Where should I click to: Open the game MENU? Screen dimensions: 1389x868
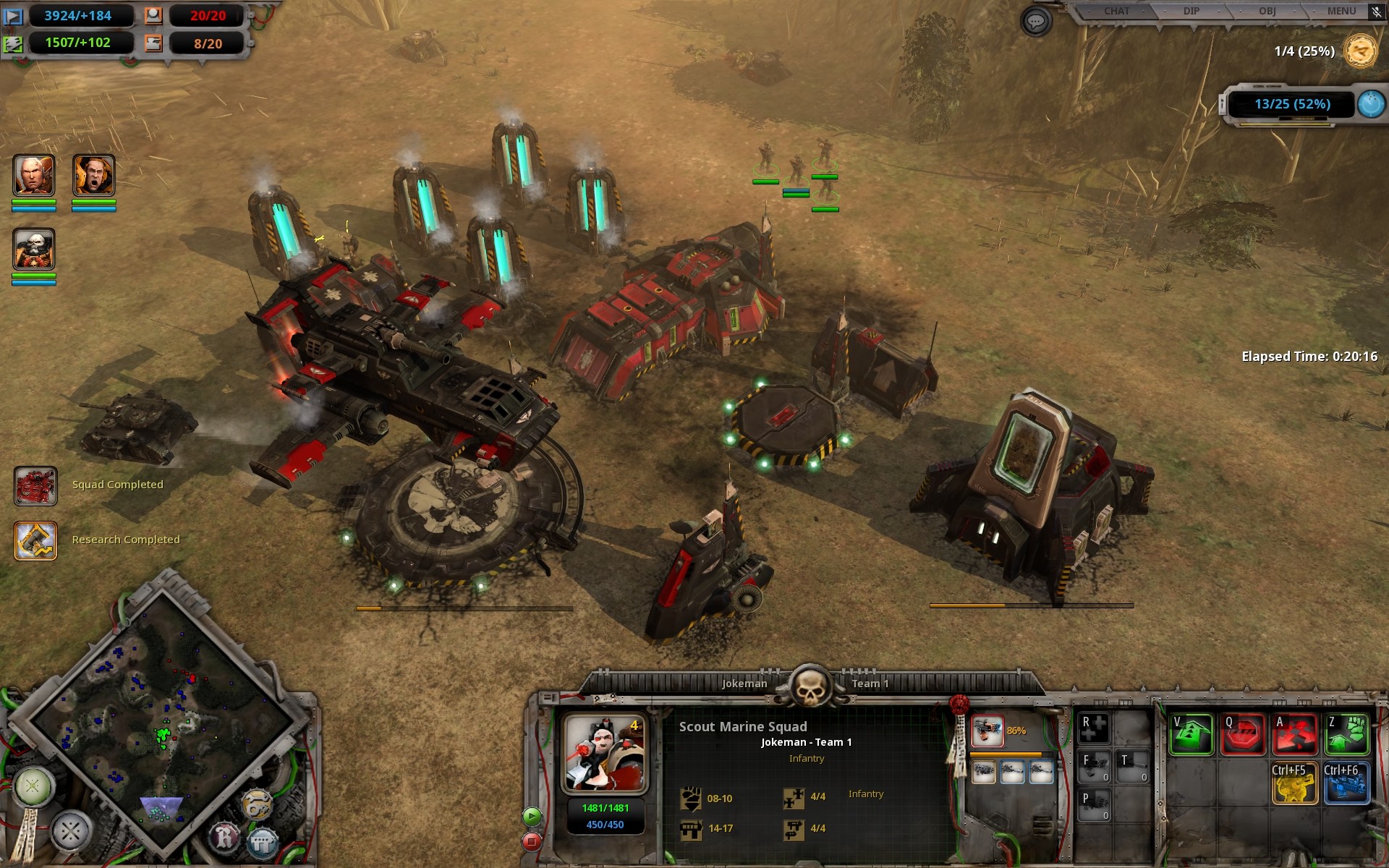(1341, 11)
